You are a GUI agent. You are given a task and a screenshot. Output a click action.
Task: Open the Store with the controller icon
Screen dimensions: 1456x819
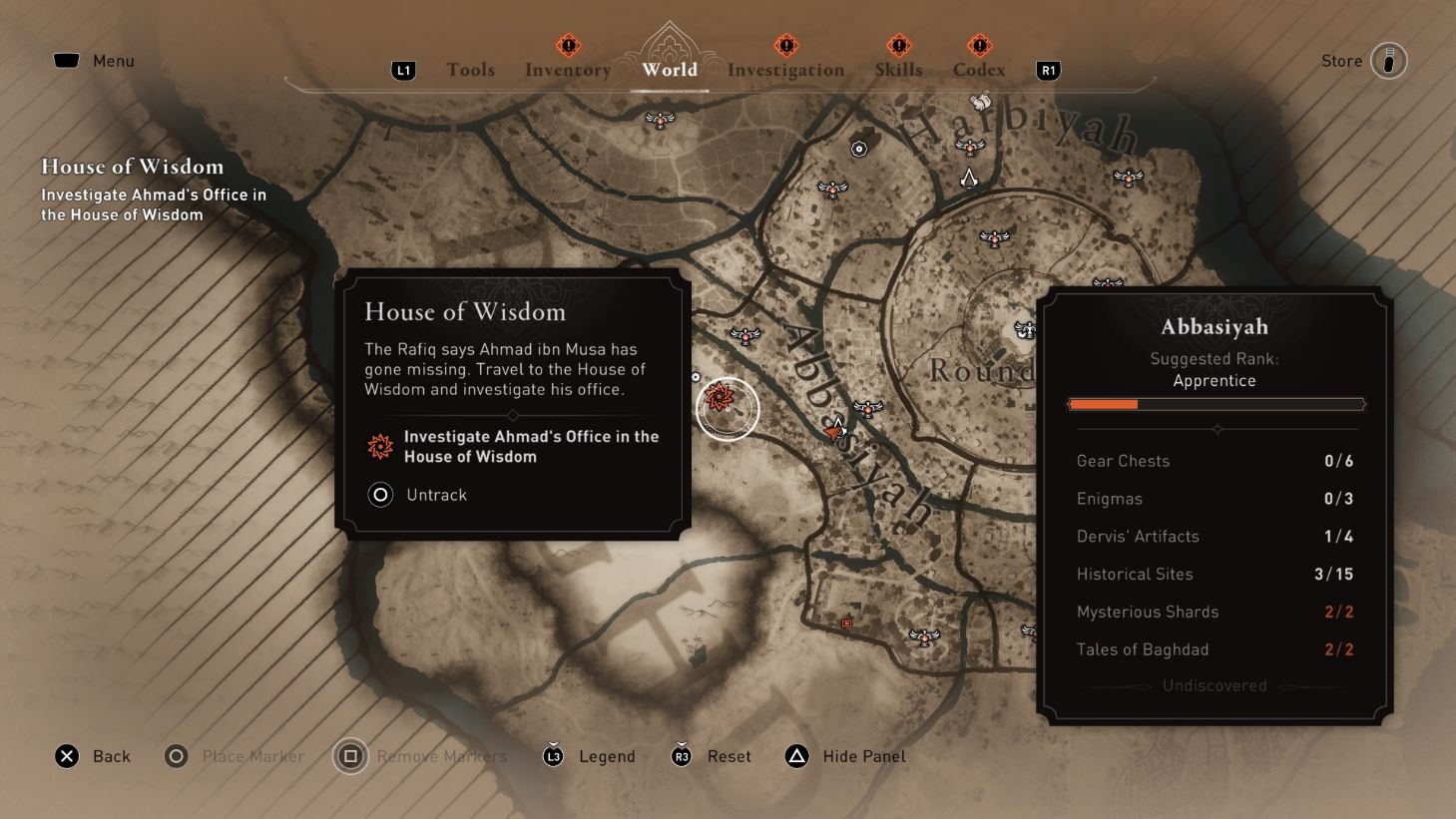point(1389,61)
